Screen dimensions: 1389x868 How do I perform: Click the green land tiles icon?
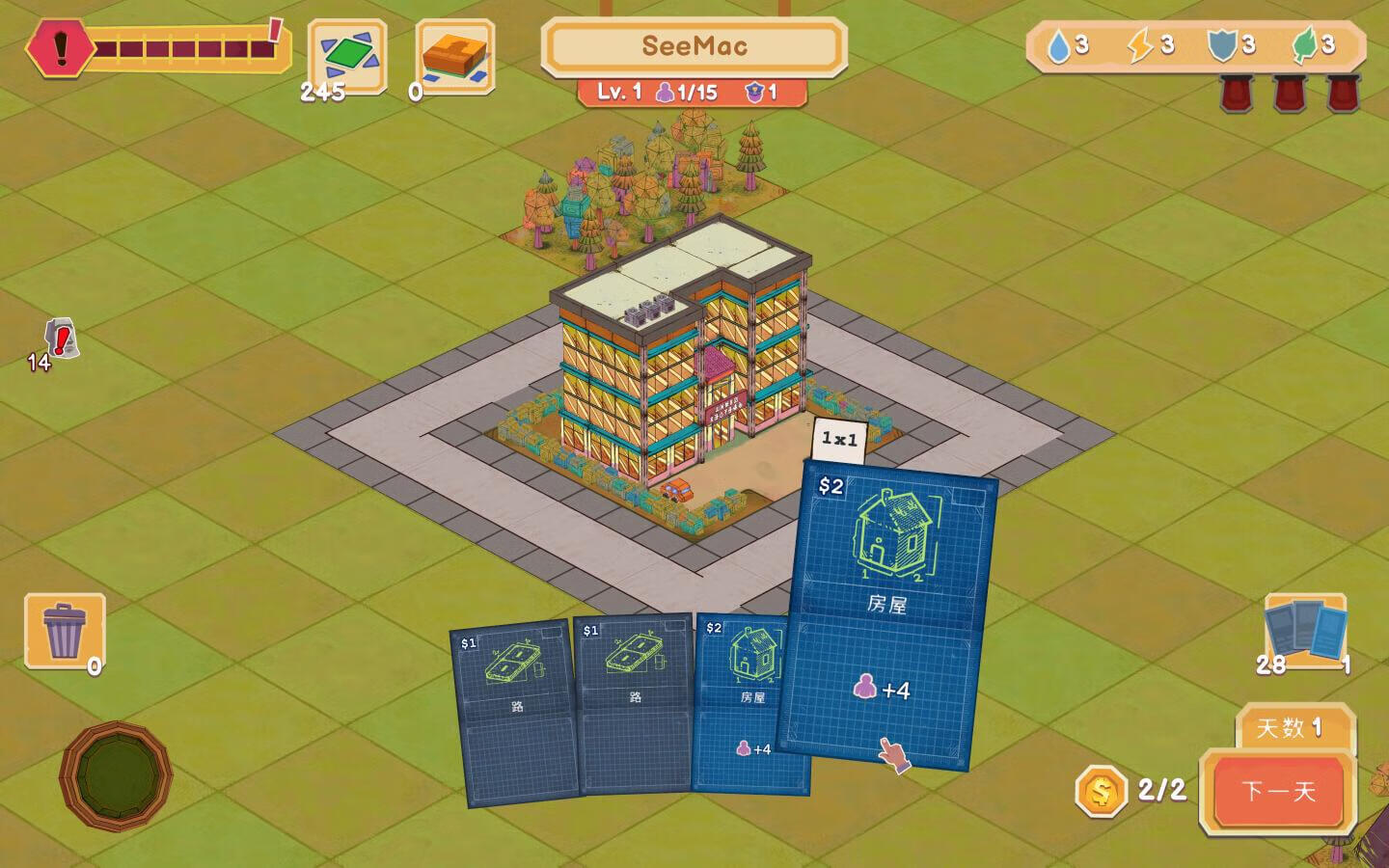tap(346, 56)
